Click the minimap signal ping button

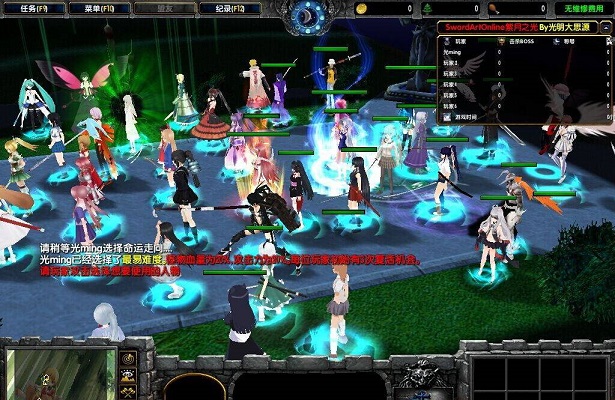pos(128,358)
